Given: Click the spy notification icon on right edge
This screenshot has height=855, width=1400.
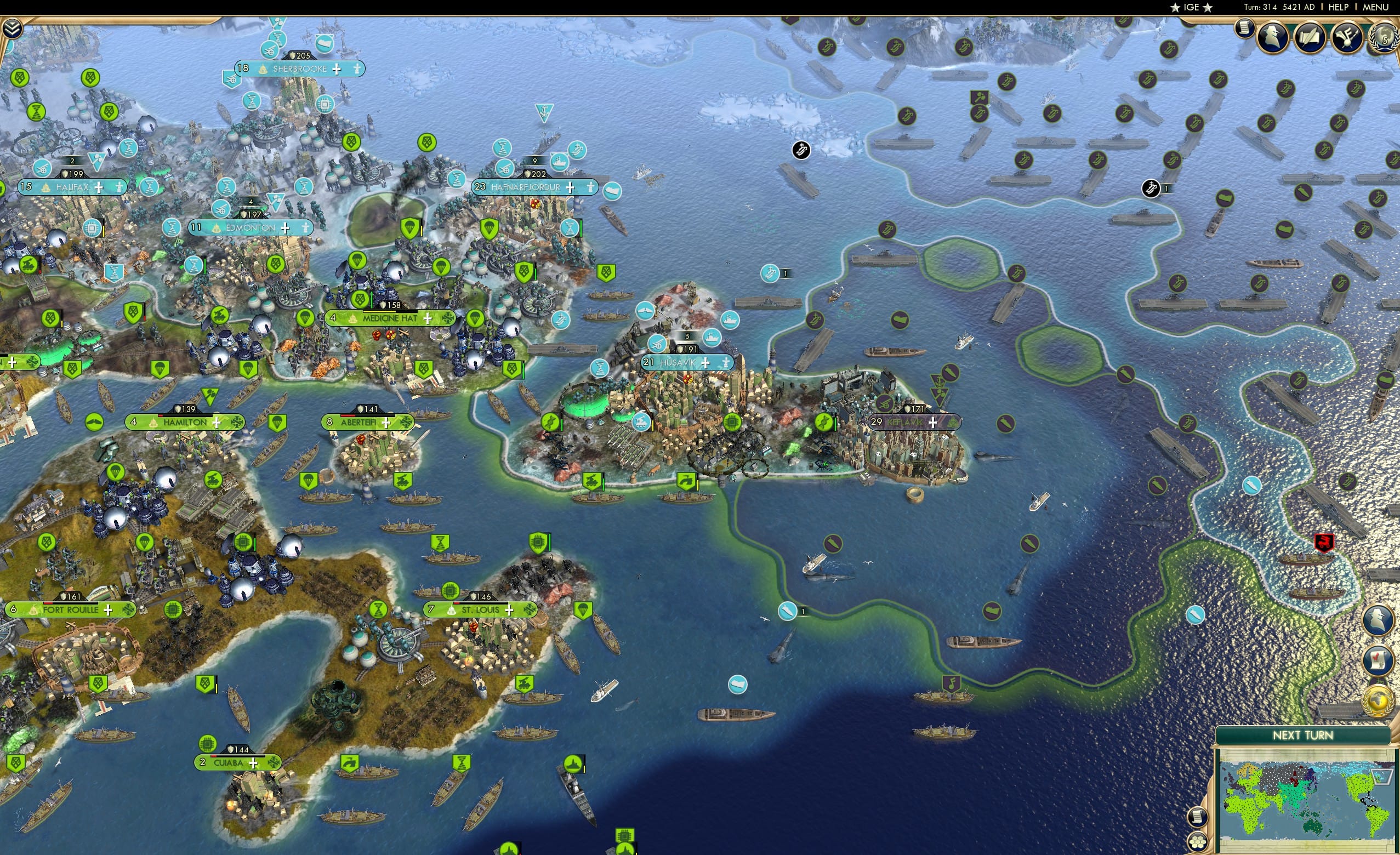Looking at the screenshot, I should (1378, 618).
